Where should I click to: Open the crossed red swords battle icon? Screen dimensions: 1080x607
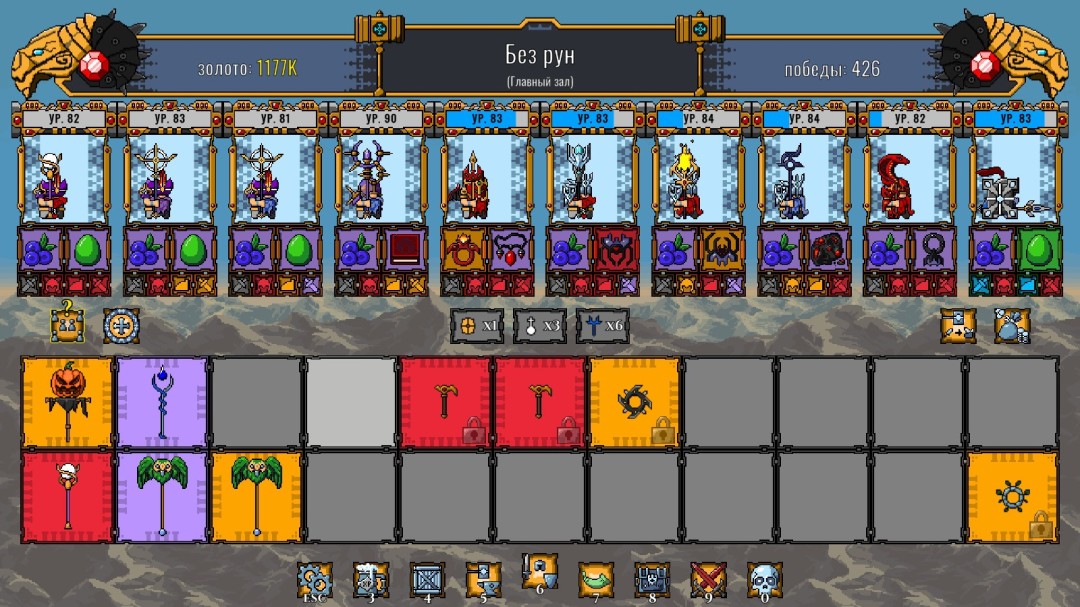tap(708, 579)
